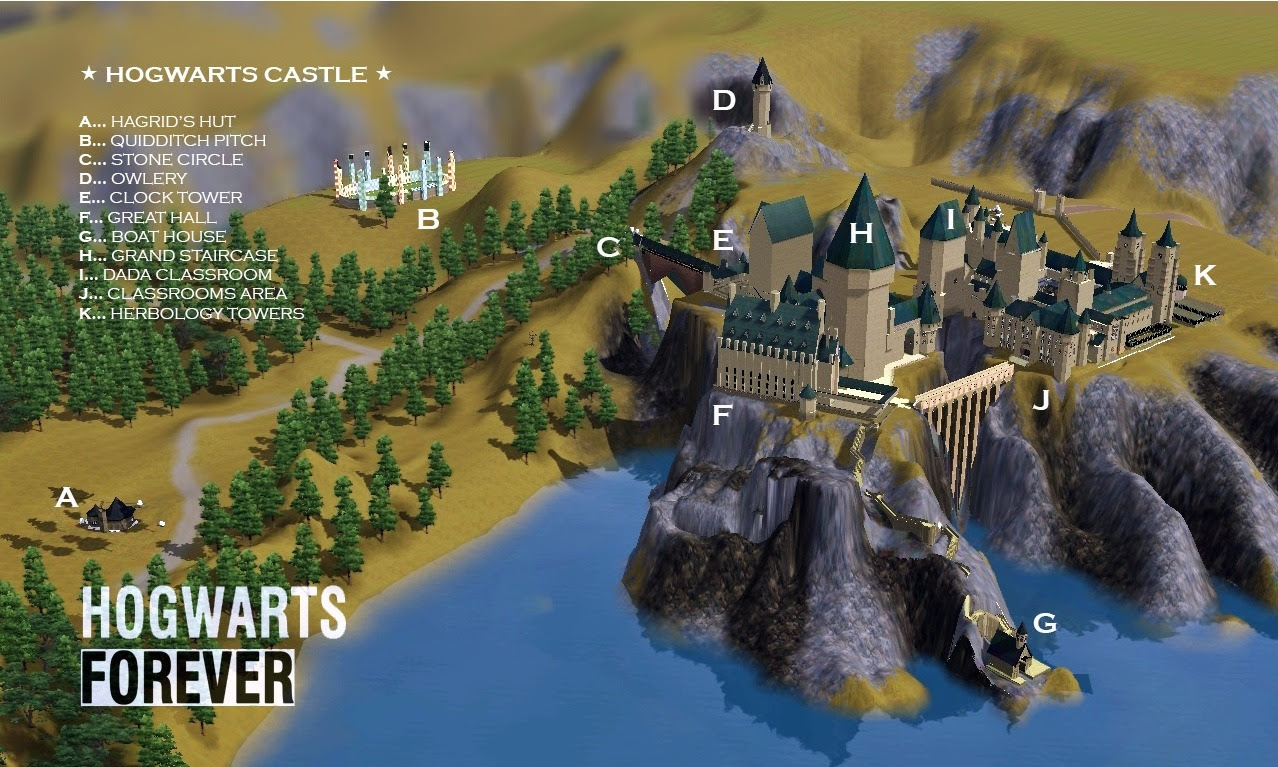The height and width of the screenshot is (767, 1278).
Task: Choose the Clock Tower legend entry
Action: [x=160, y=198]
